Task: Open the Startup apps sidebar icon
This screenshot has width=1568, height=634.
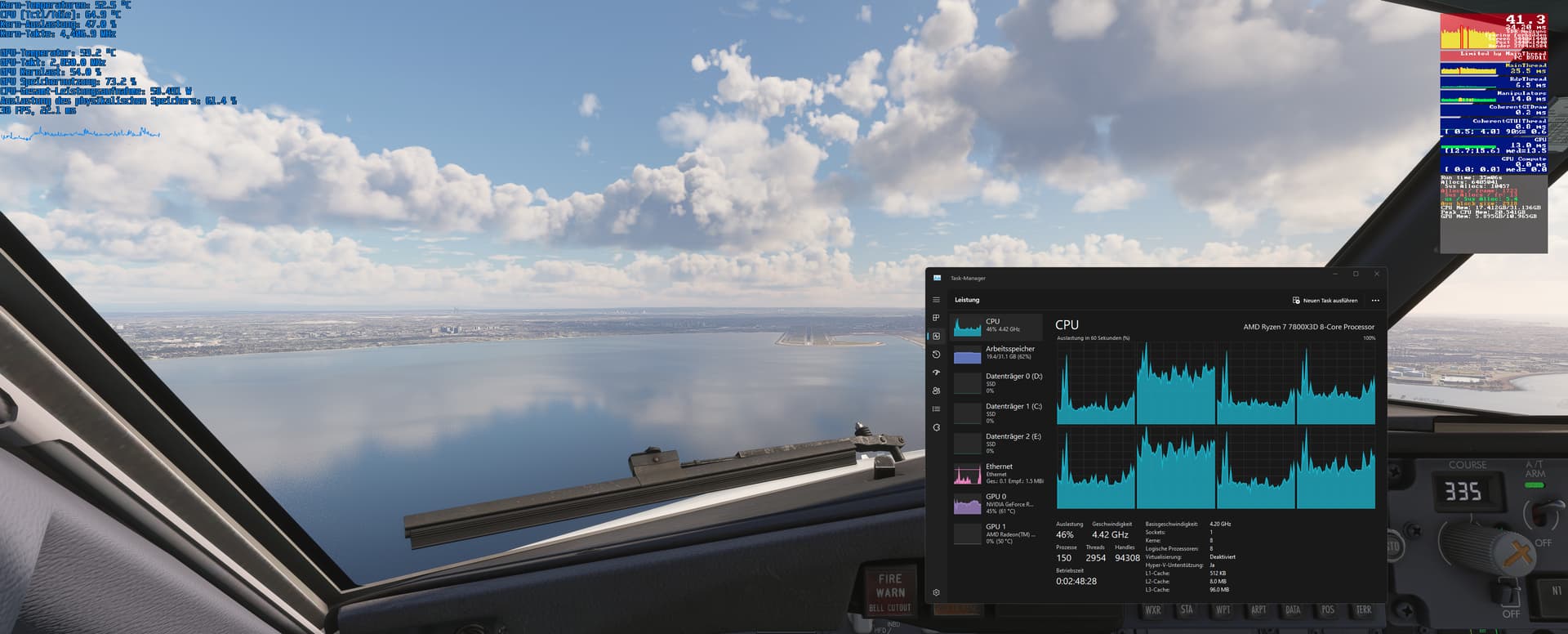Action: [x=936, y=372]
